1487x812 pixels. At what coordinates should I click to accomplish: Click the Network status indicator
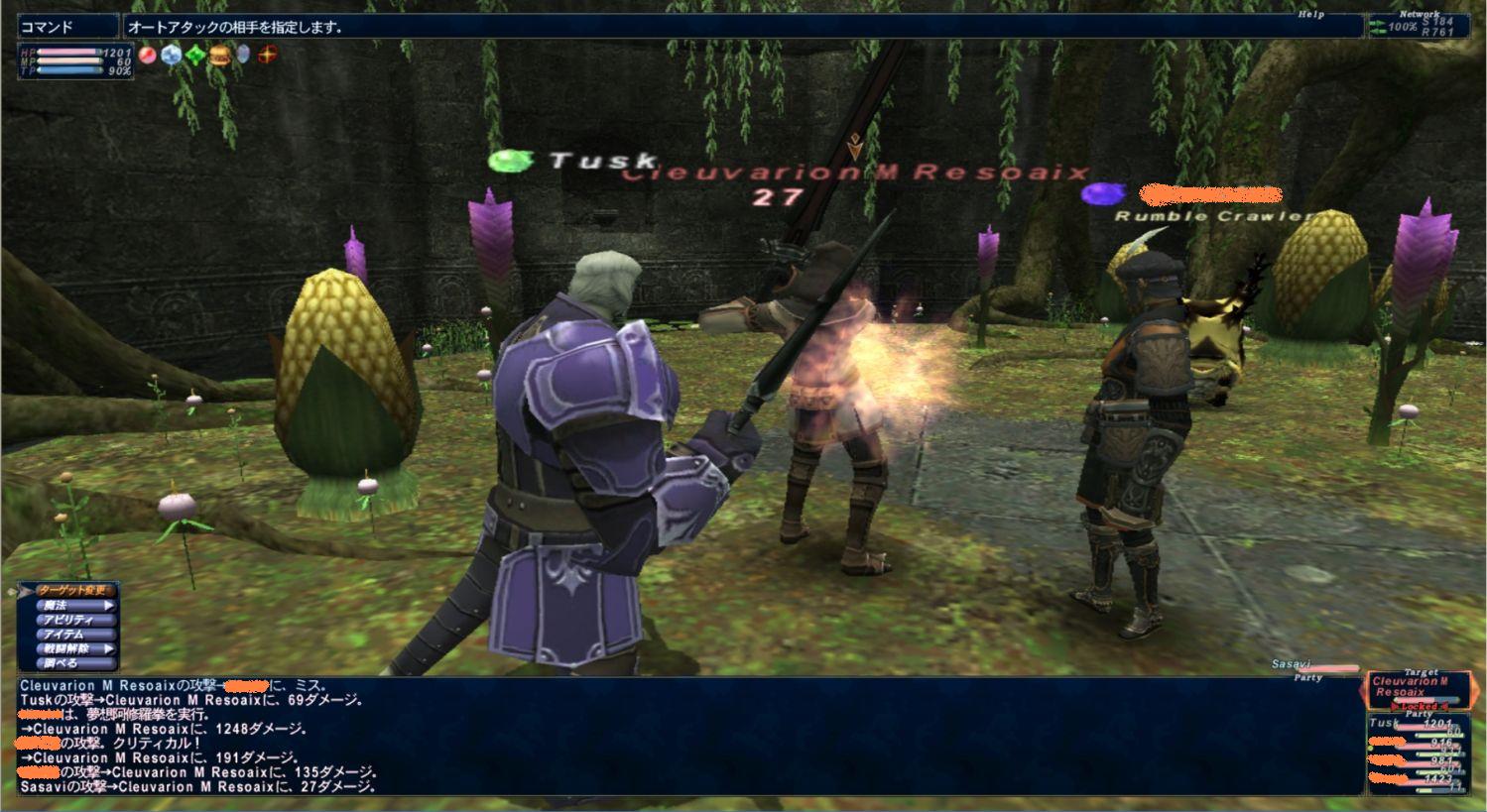click(1417, 25)
